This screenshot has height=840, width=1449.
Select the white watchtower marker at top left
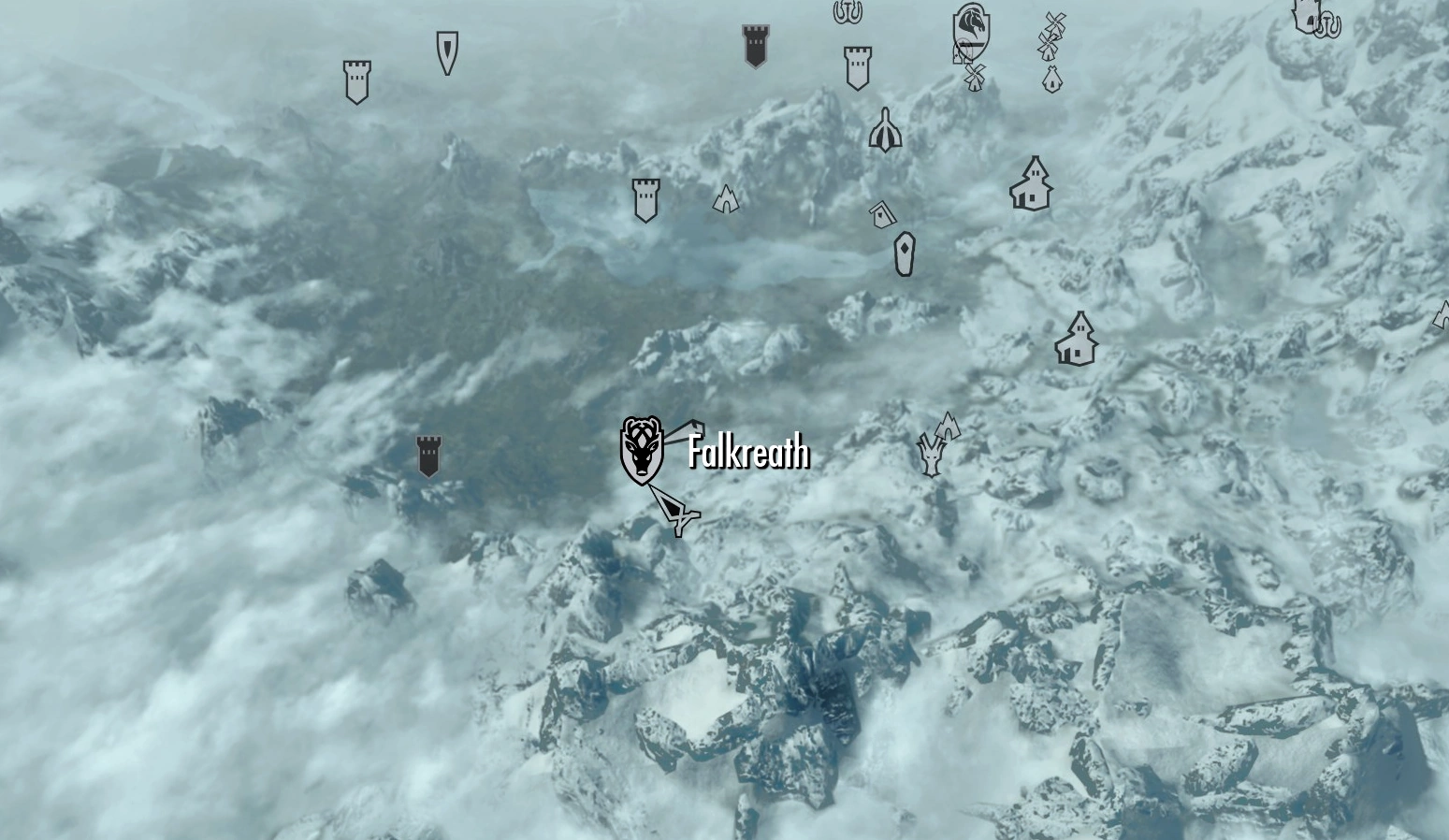point(356,80)
